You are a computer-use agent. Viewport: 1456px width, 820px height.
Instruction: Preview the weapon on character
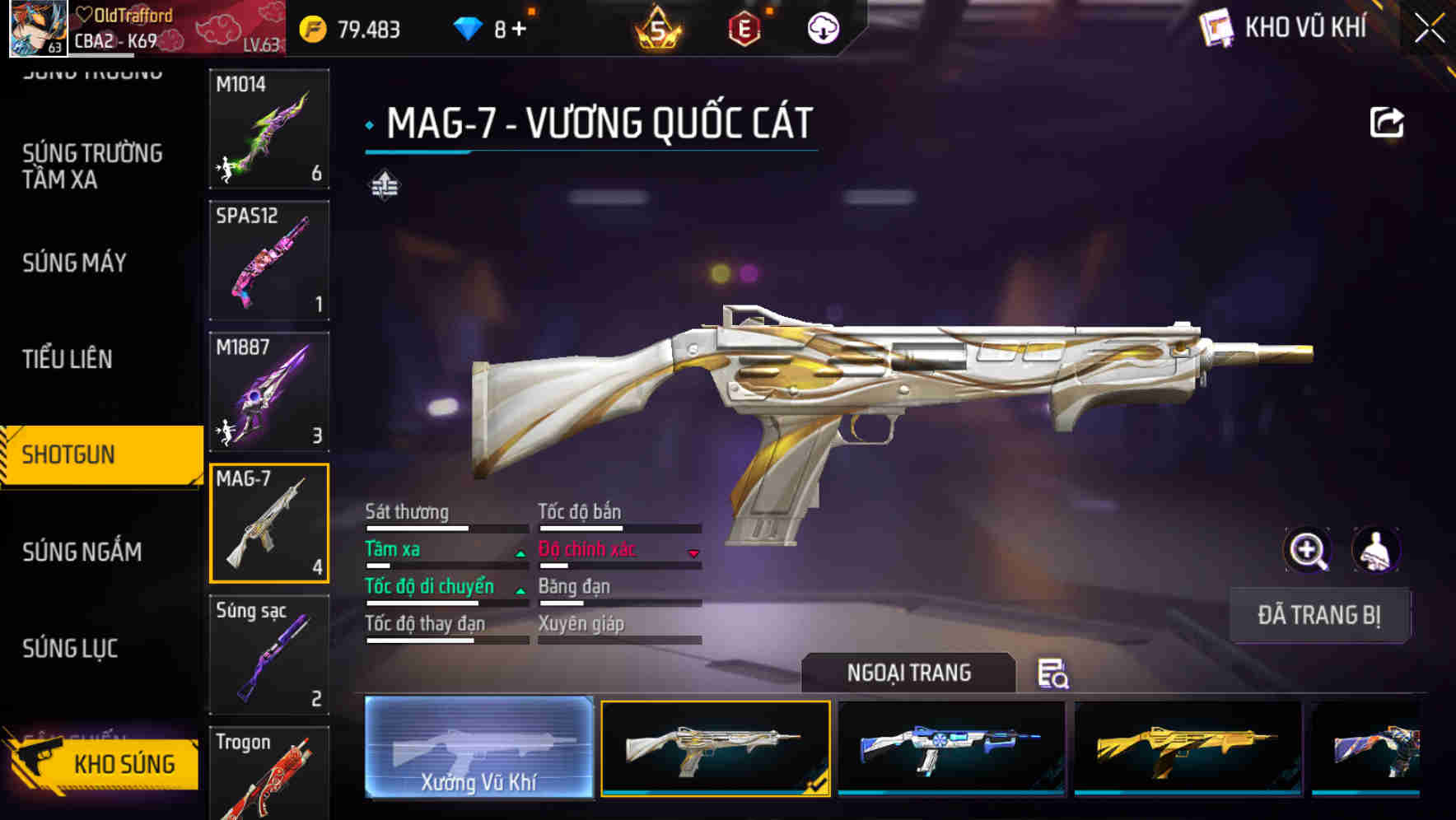[1375, 550]
